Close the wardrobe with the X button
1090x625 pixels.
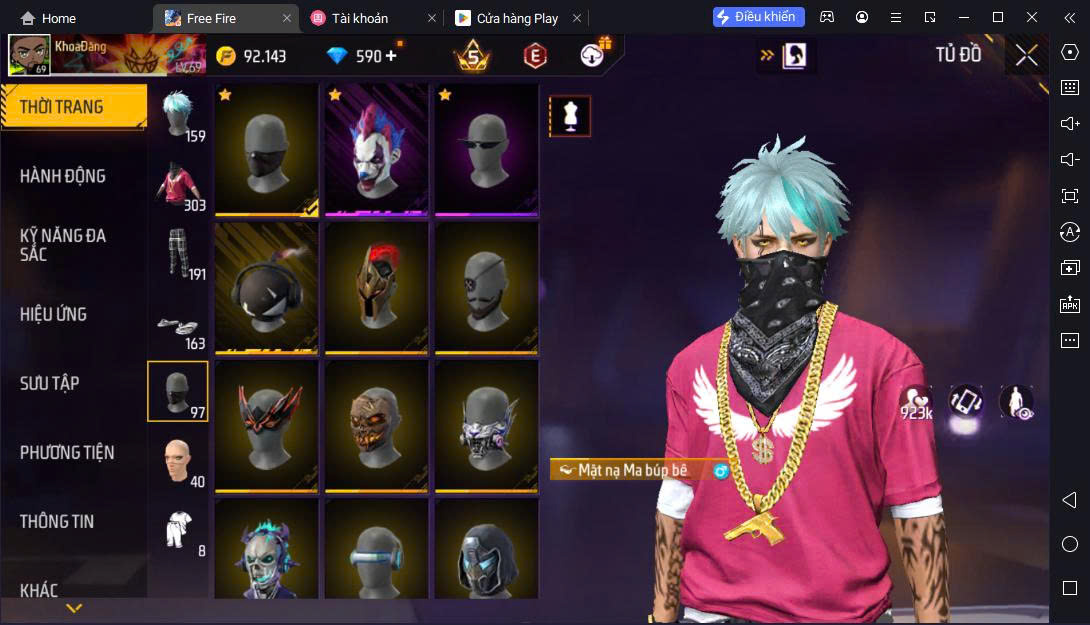1026,55
